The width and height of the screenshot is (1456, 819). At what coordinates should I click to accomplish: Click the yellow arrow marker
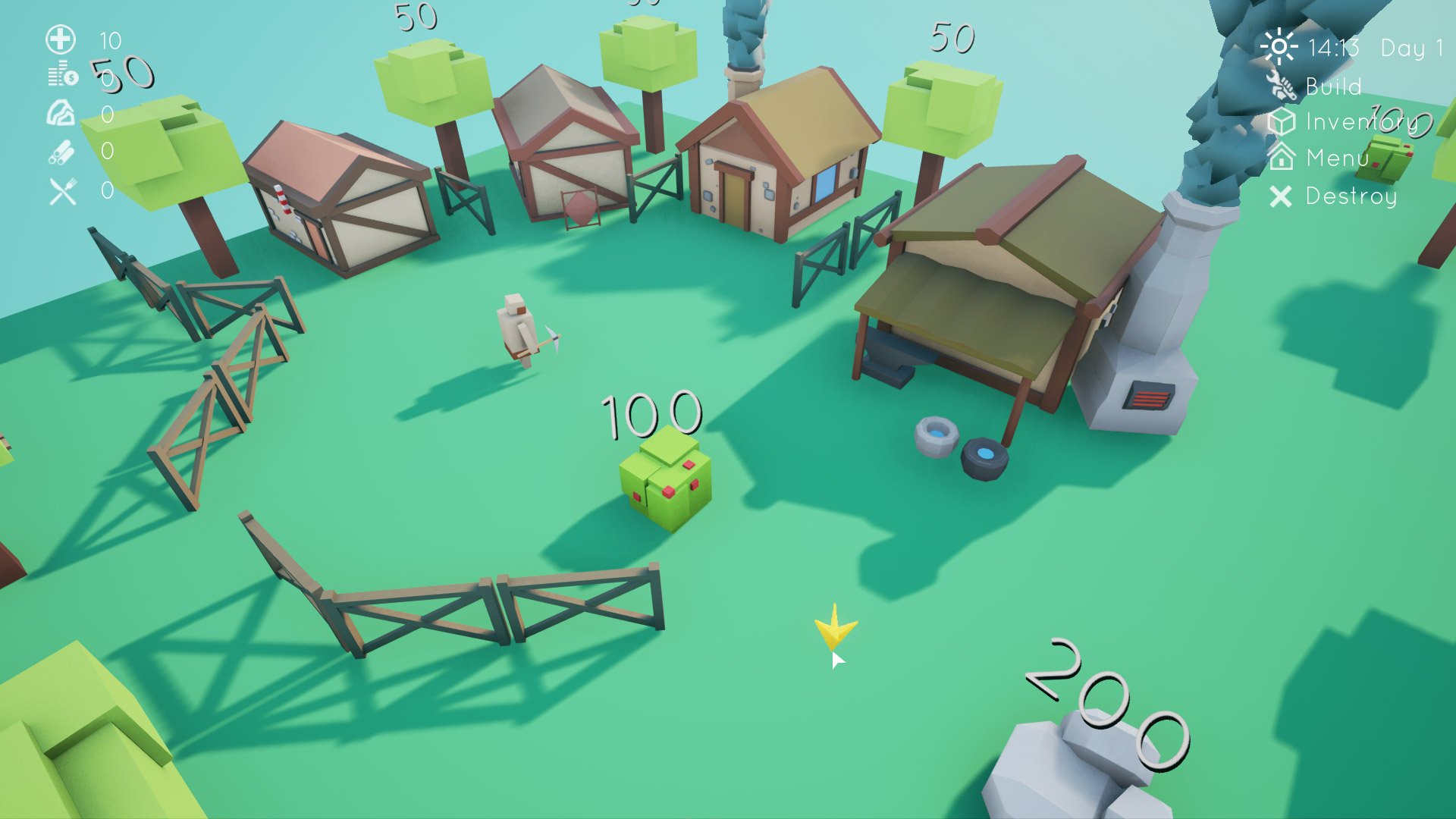[834, 629]
